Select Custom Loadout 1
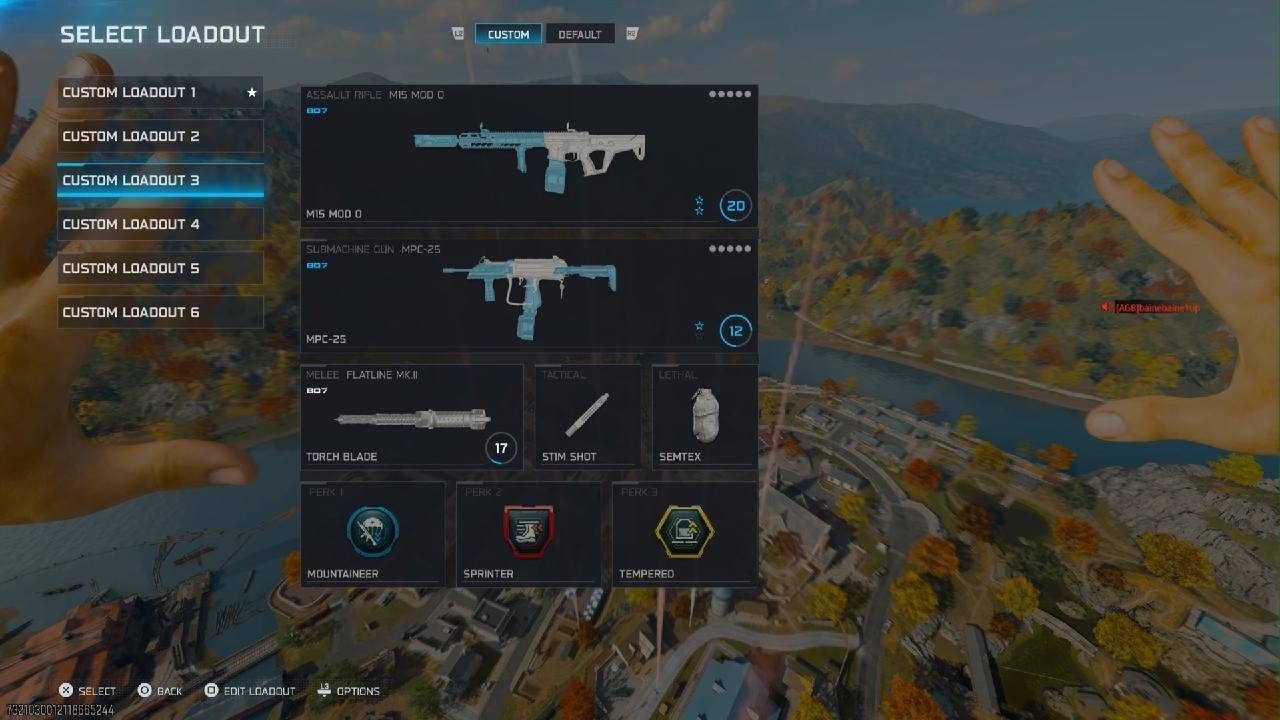The width and height of the screenshot is (1280, 720). click(x=160, y=93)
